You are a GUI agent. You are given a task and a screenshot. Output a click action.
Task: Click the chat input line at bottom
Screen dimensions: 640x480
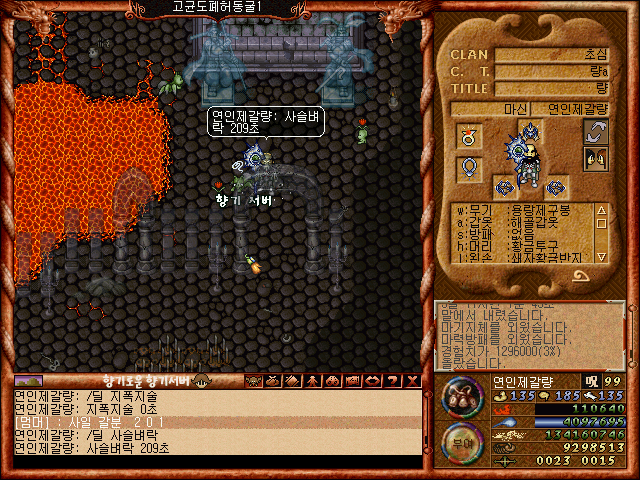(x=215, y=462)
